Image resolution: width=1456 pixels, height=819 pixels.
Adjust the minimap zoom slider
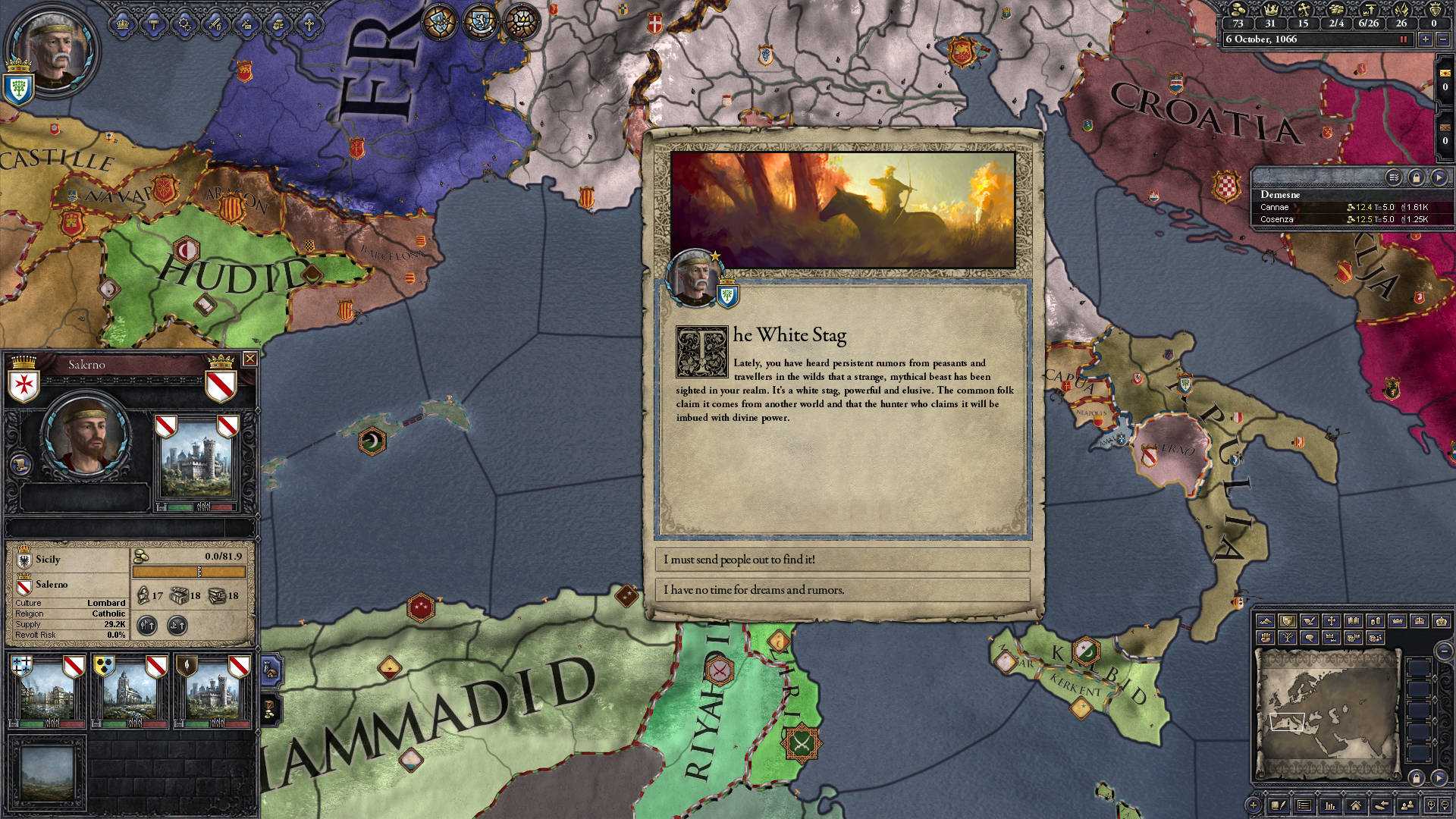pyautogui.click(x=1446, y=651)
